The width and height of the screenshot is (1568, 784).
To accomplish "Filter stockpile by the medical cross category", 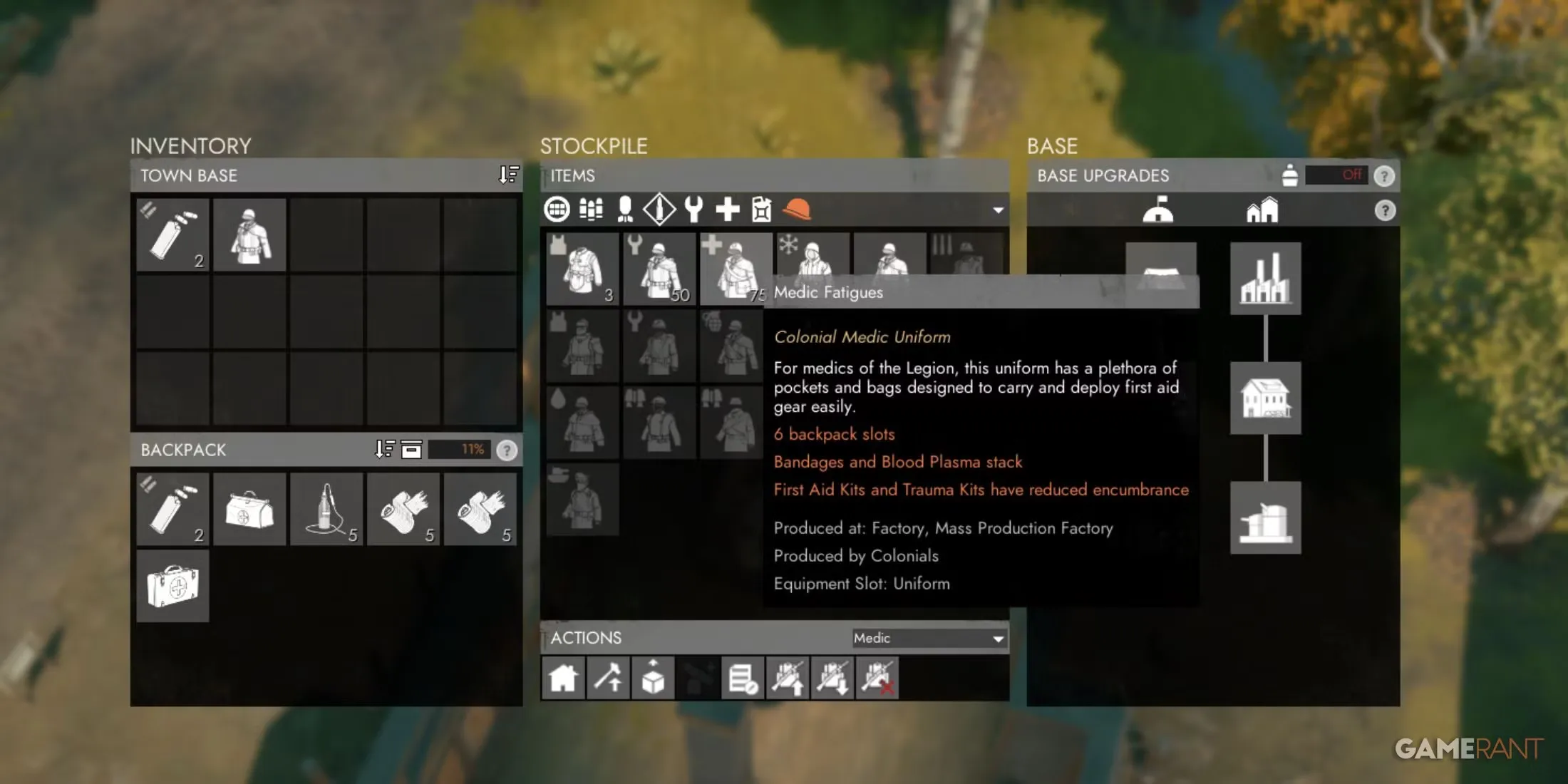I will (x=727, y=210).
